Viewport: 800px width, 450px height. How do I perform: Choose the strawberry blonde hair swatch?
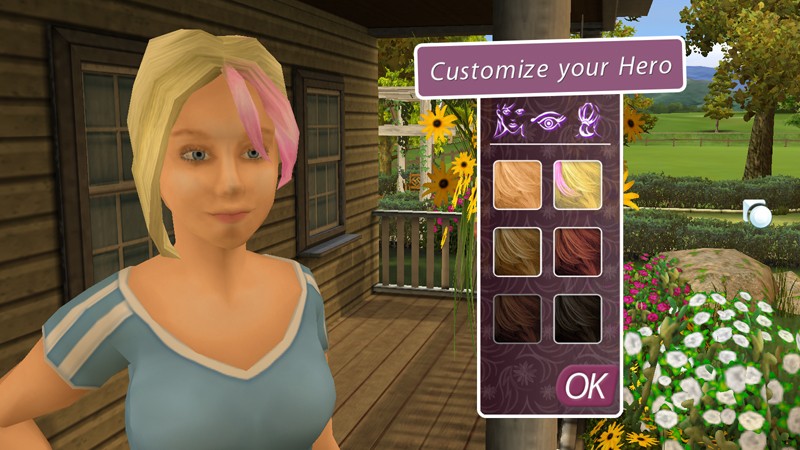(x=517, y=185)
